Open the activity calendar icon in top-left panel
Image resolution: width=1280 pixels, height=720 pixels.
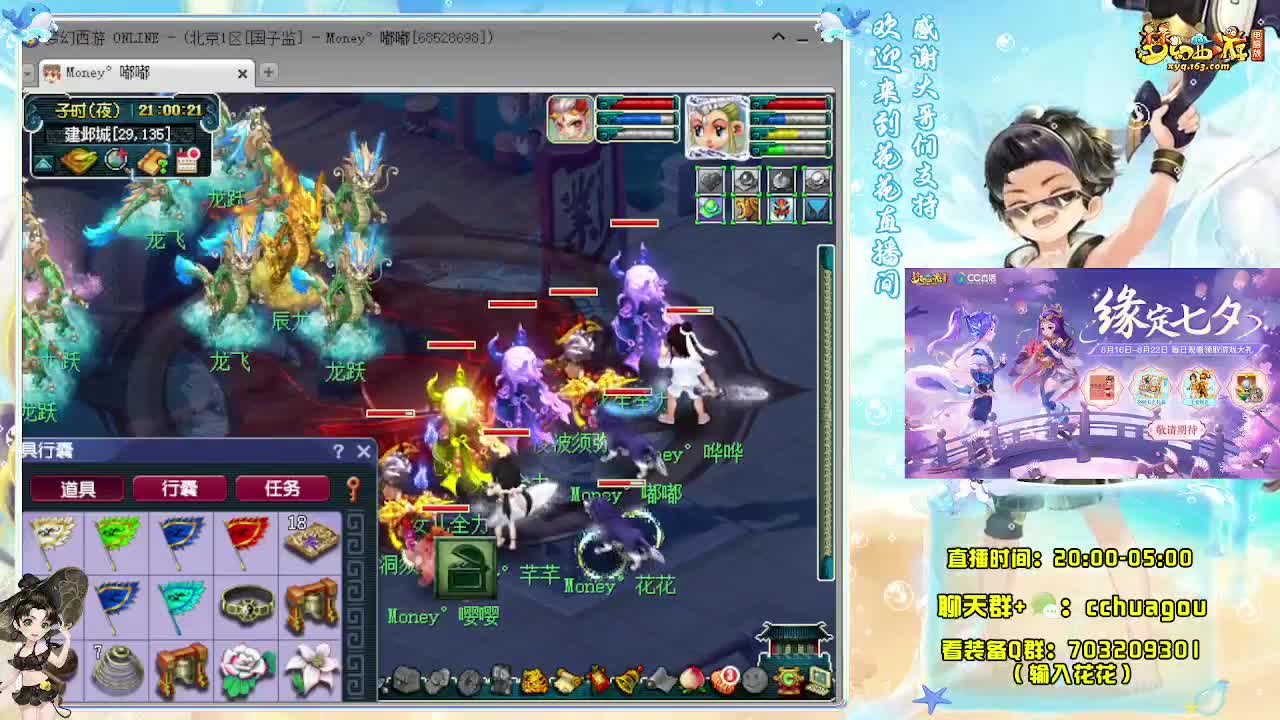[x=188, y=160]
